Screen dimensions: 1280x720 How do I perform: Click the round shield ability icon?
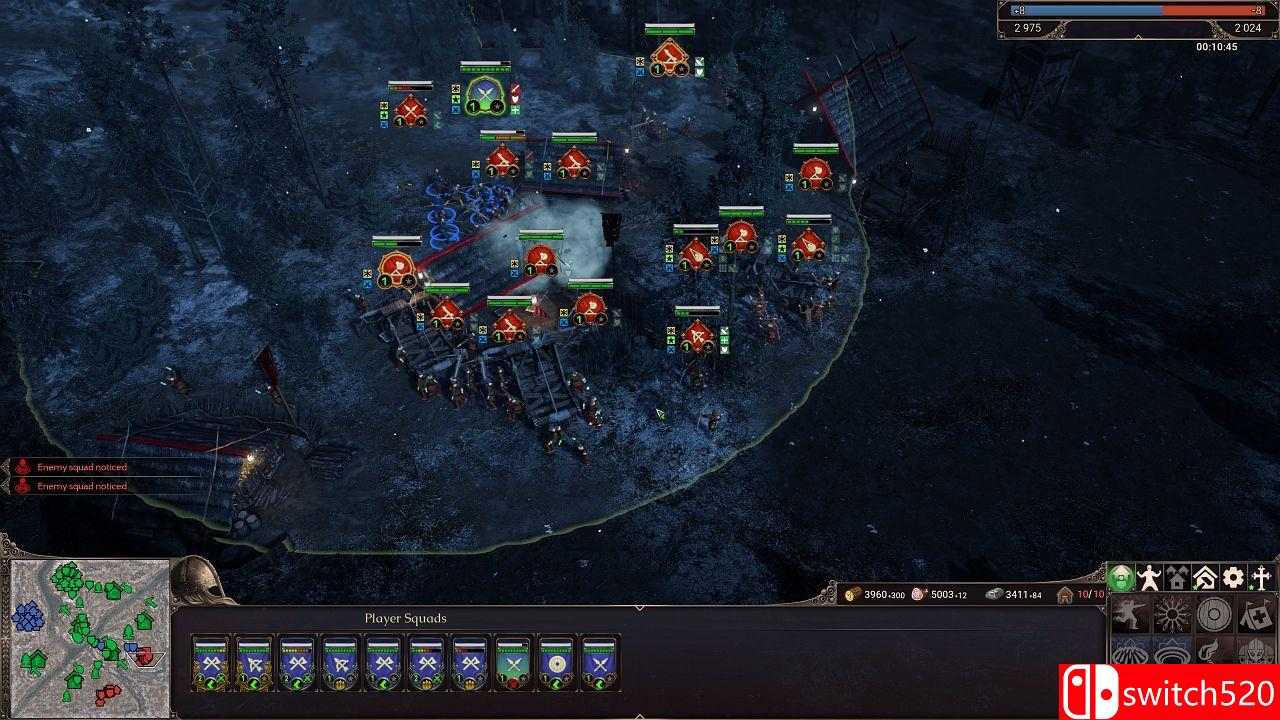point(1214,613)
